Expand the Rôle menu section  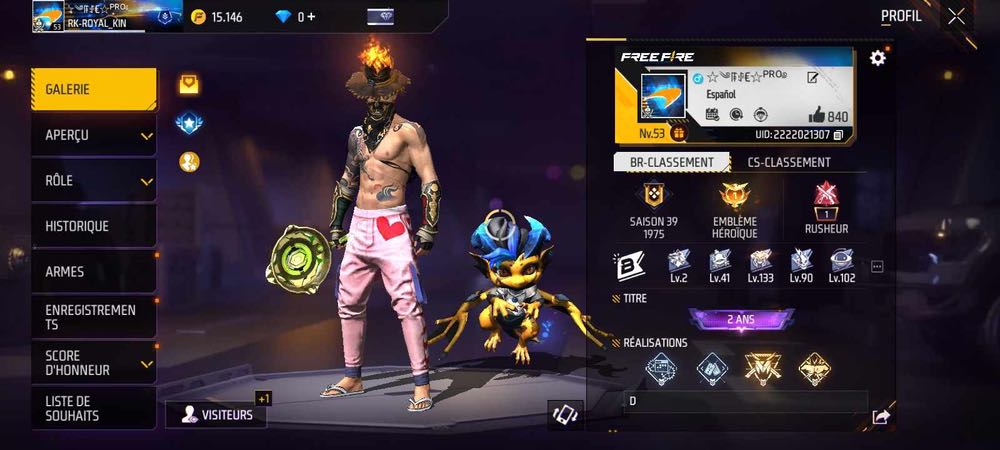pos(93,181)
